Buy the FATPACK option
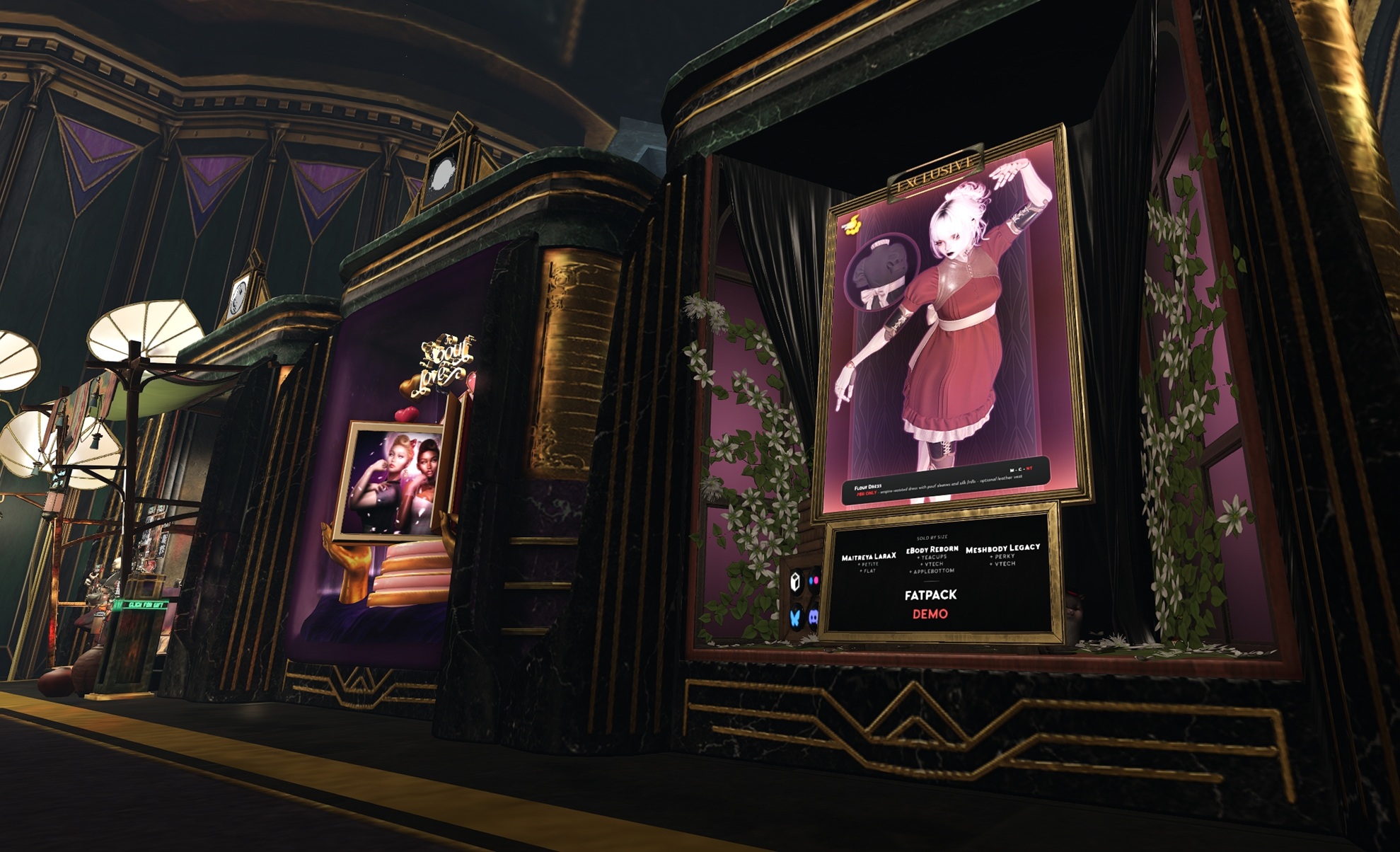The height and width of the screenshot is (852, 1400). coord(930,595)
